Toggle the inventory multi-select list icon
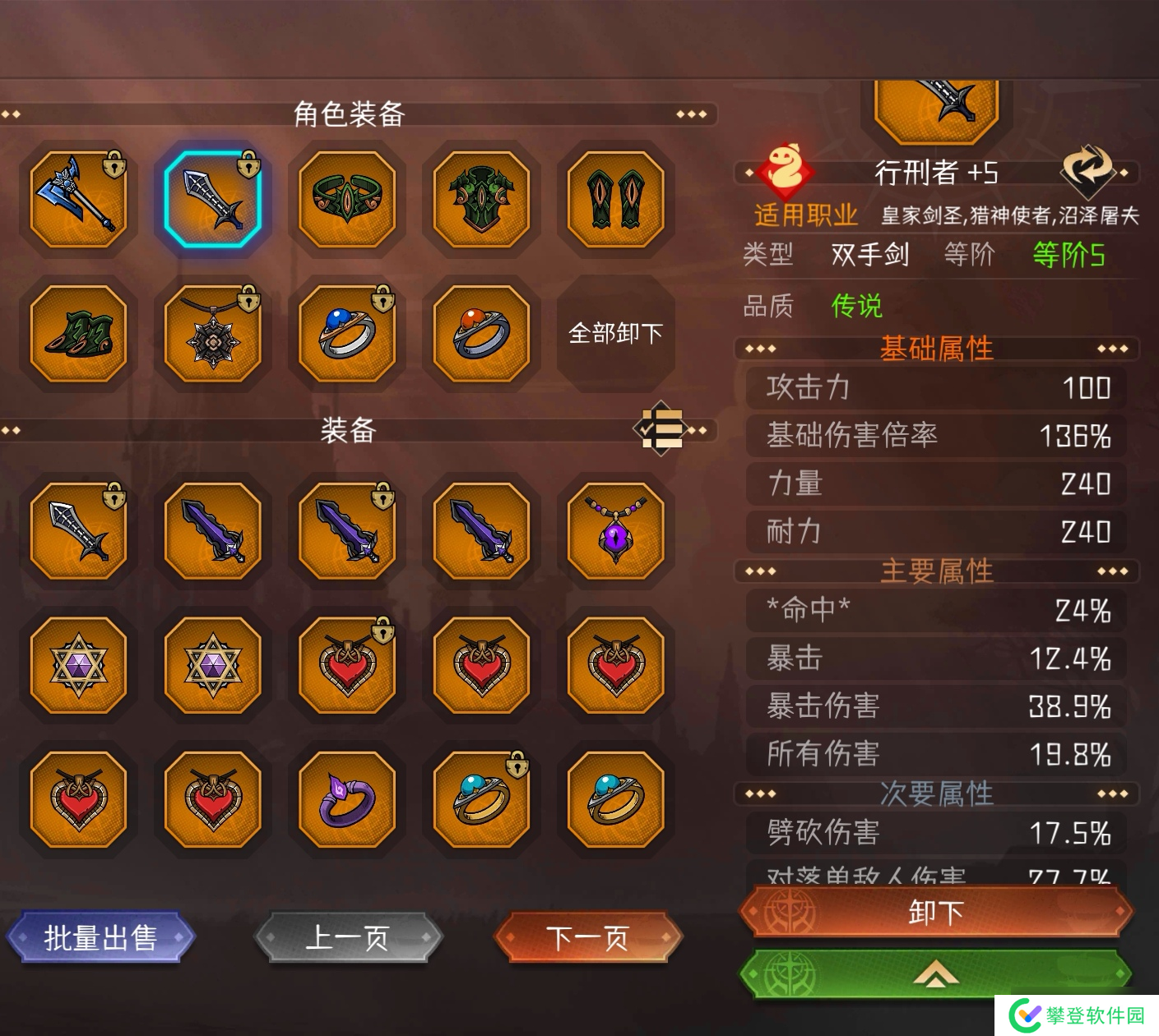The width and height of the screenshot is (1159, 1036). coord(662,428)
